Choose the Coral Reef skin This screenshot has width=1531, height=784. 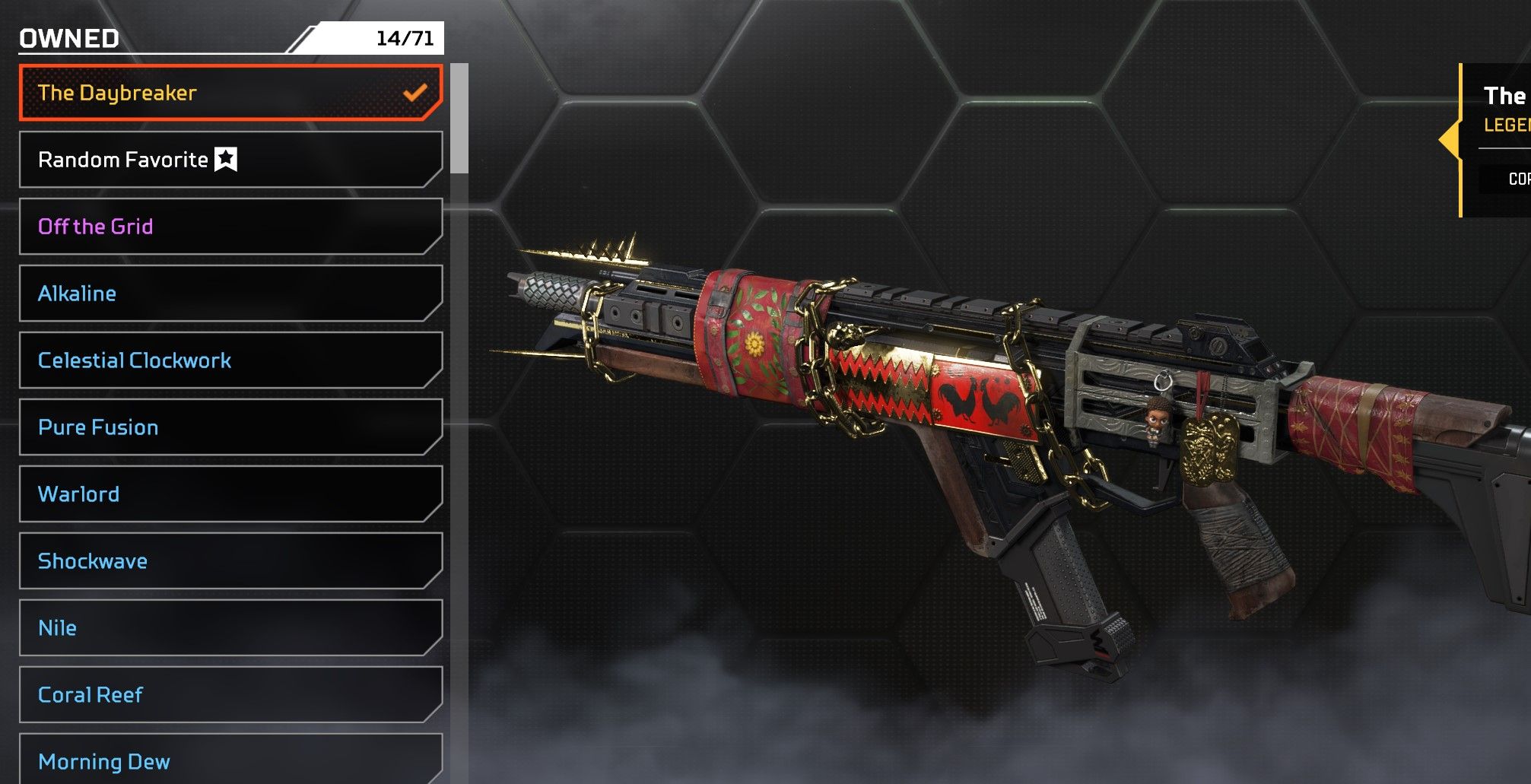[230, 695]
